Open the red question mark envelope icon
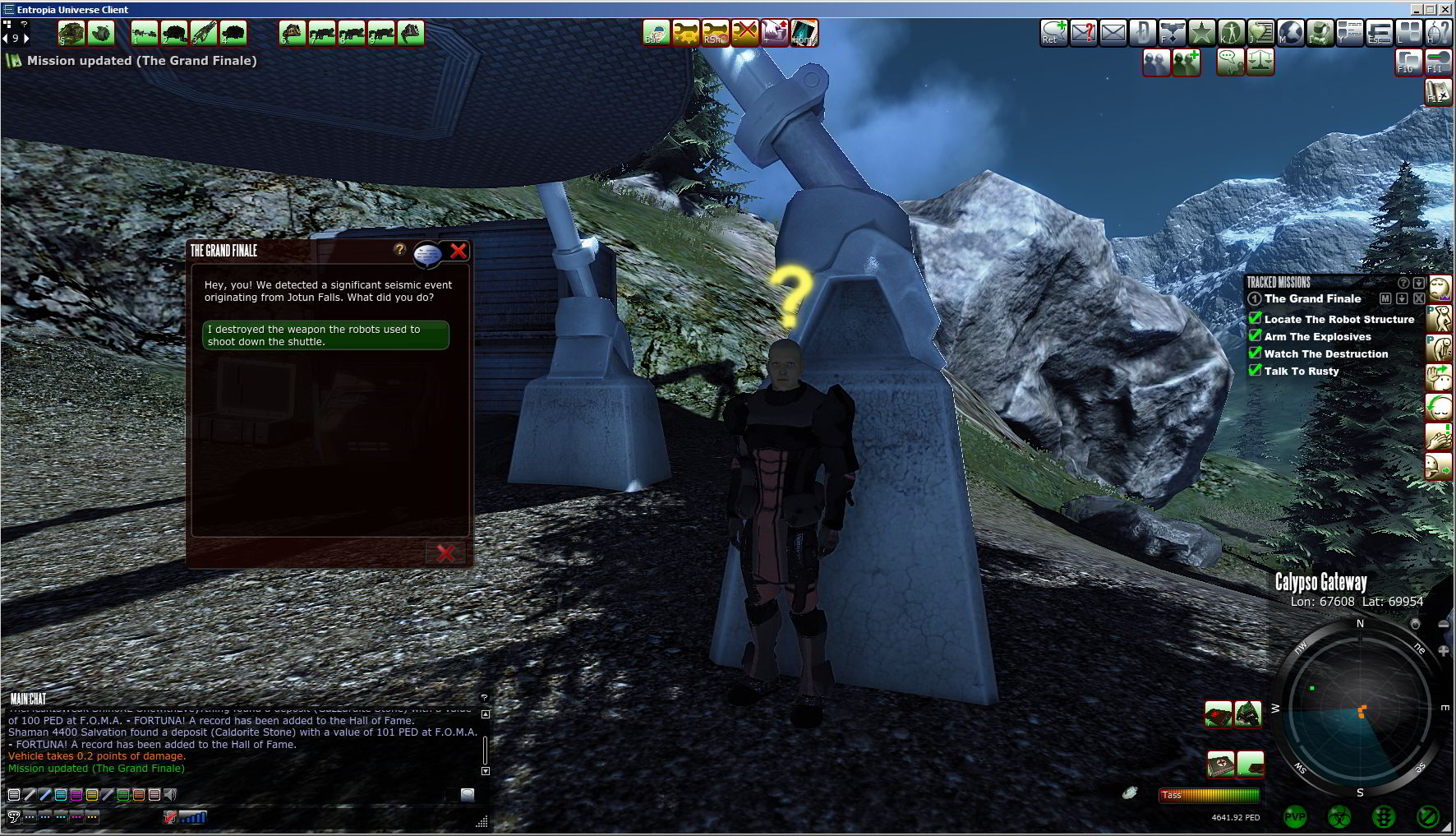This screenshot has width=1456, height=836. (1084, 33)
